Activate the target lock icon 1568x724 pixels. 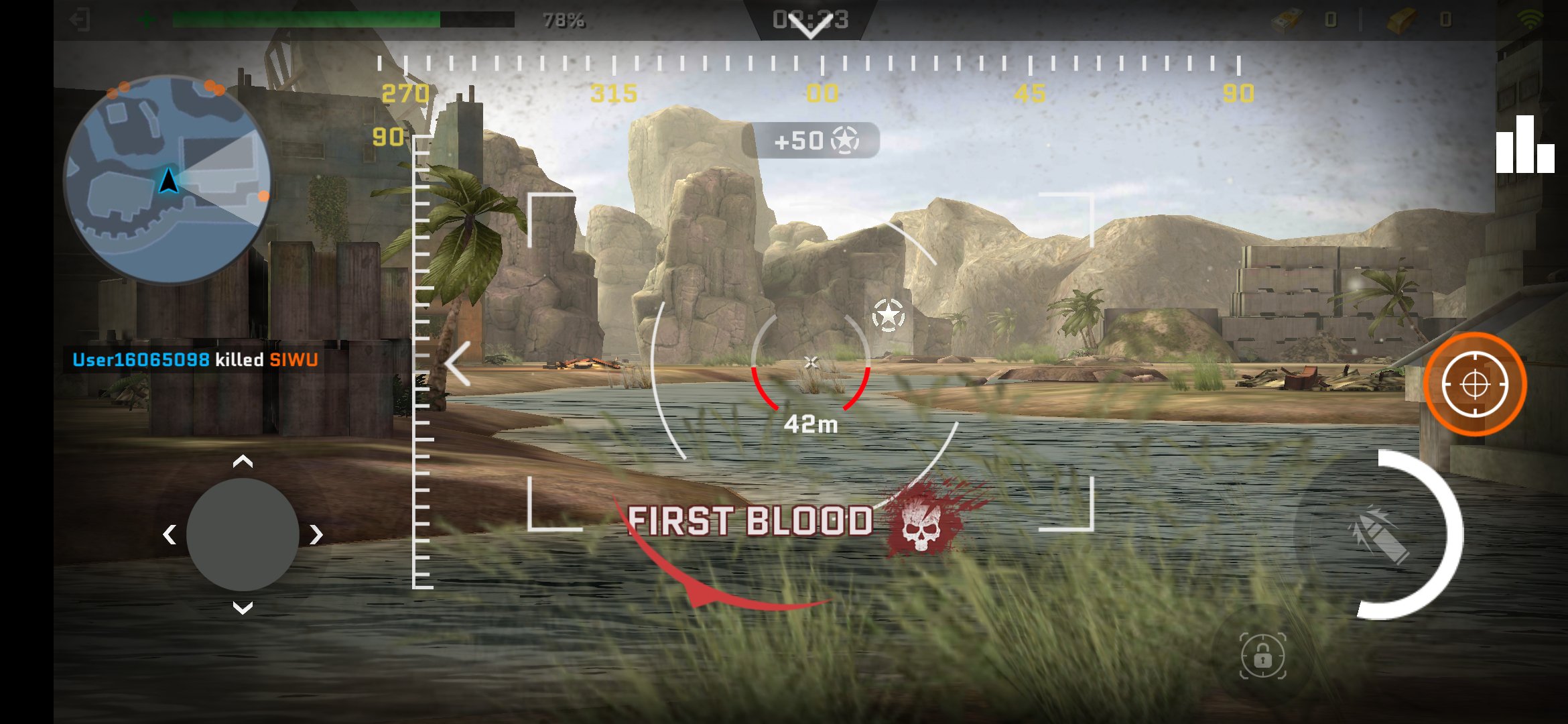click(1262, 656)
